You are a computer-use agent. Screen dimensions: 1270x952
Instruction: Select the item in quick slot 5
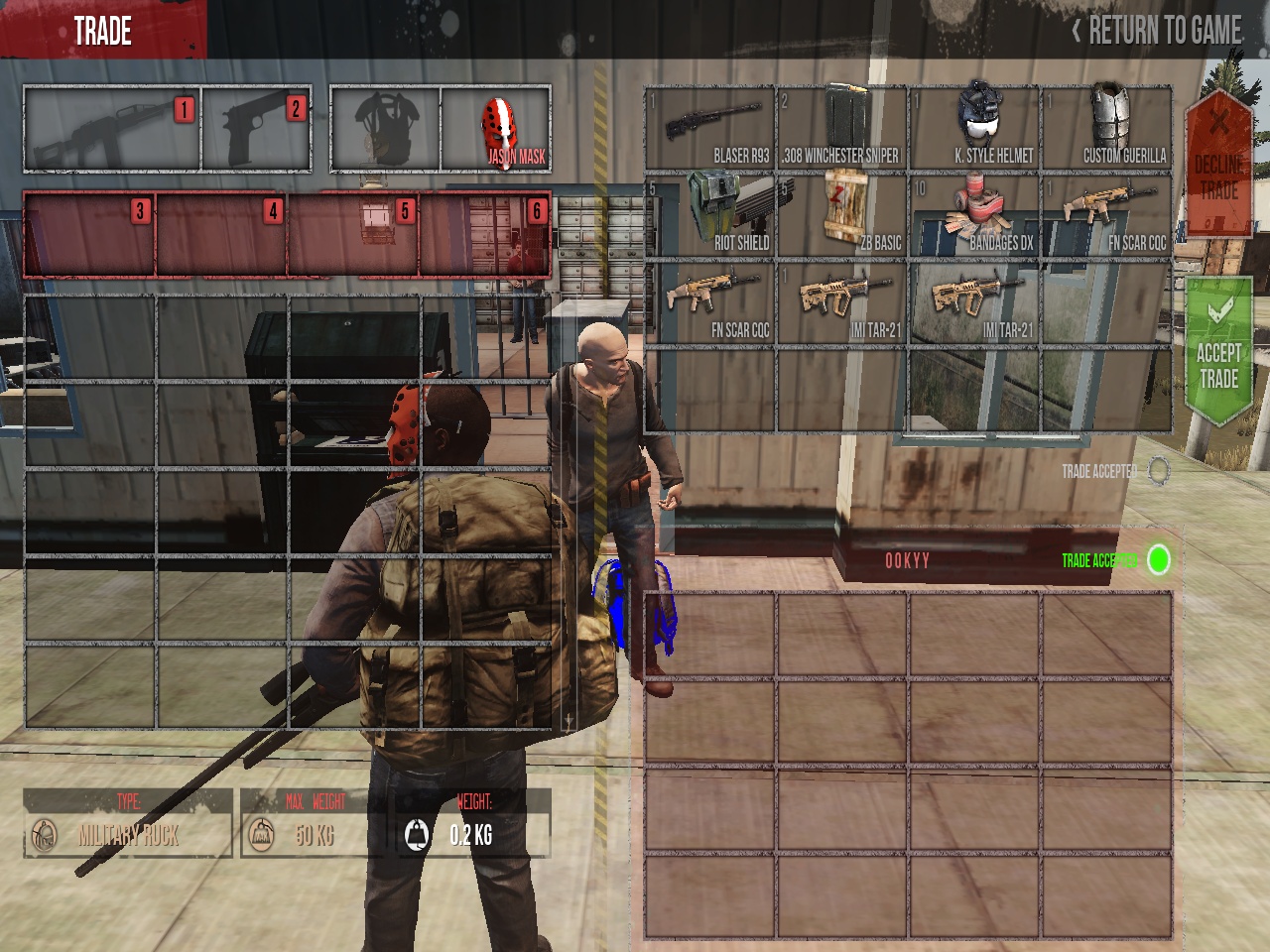click(x=353, y=234)
